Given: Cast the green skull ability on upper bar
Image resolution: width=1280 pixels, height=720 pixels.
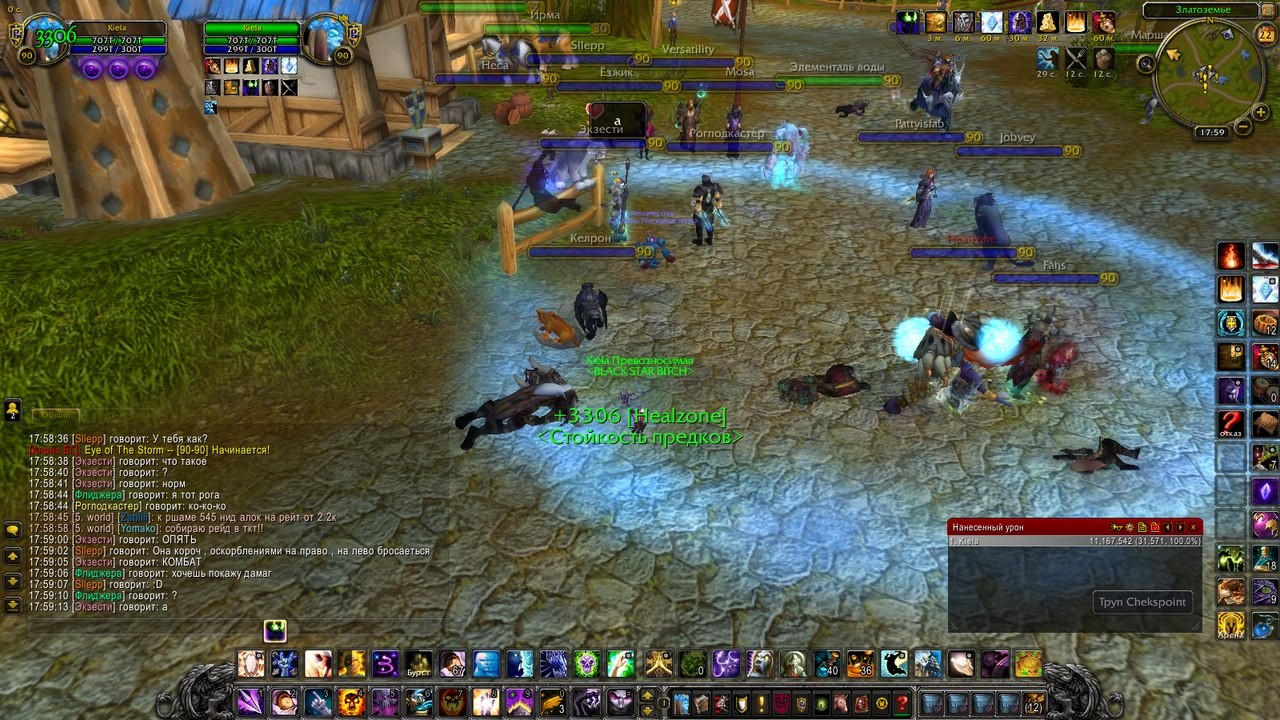Looking at the screenshot, I should coord(587,664).
